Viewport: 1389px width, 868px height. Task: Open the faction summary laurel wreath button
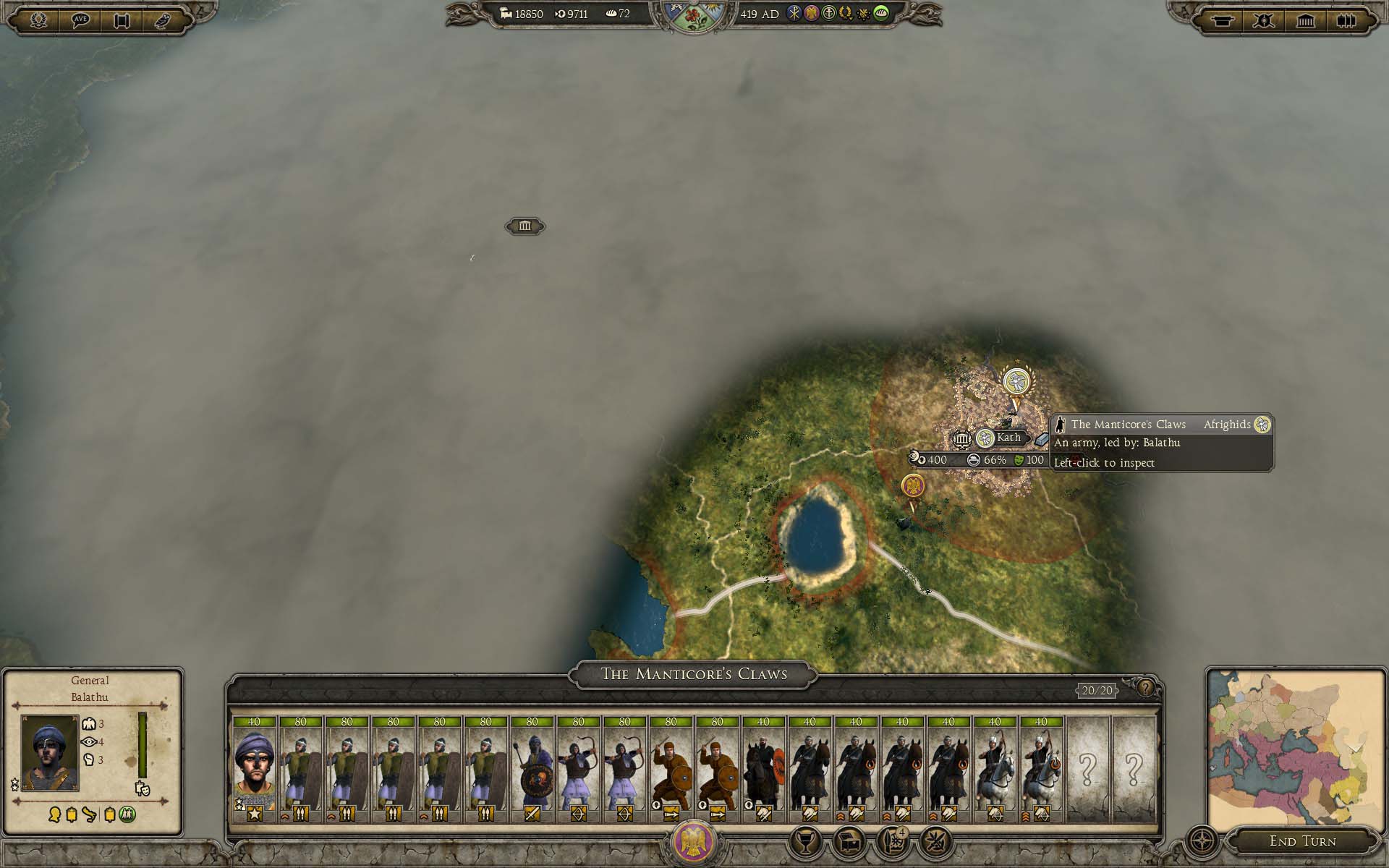[38, 20]
